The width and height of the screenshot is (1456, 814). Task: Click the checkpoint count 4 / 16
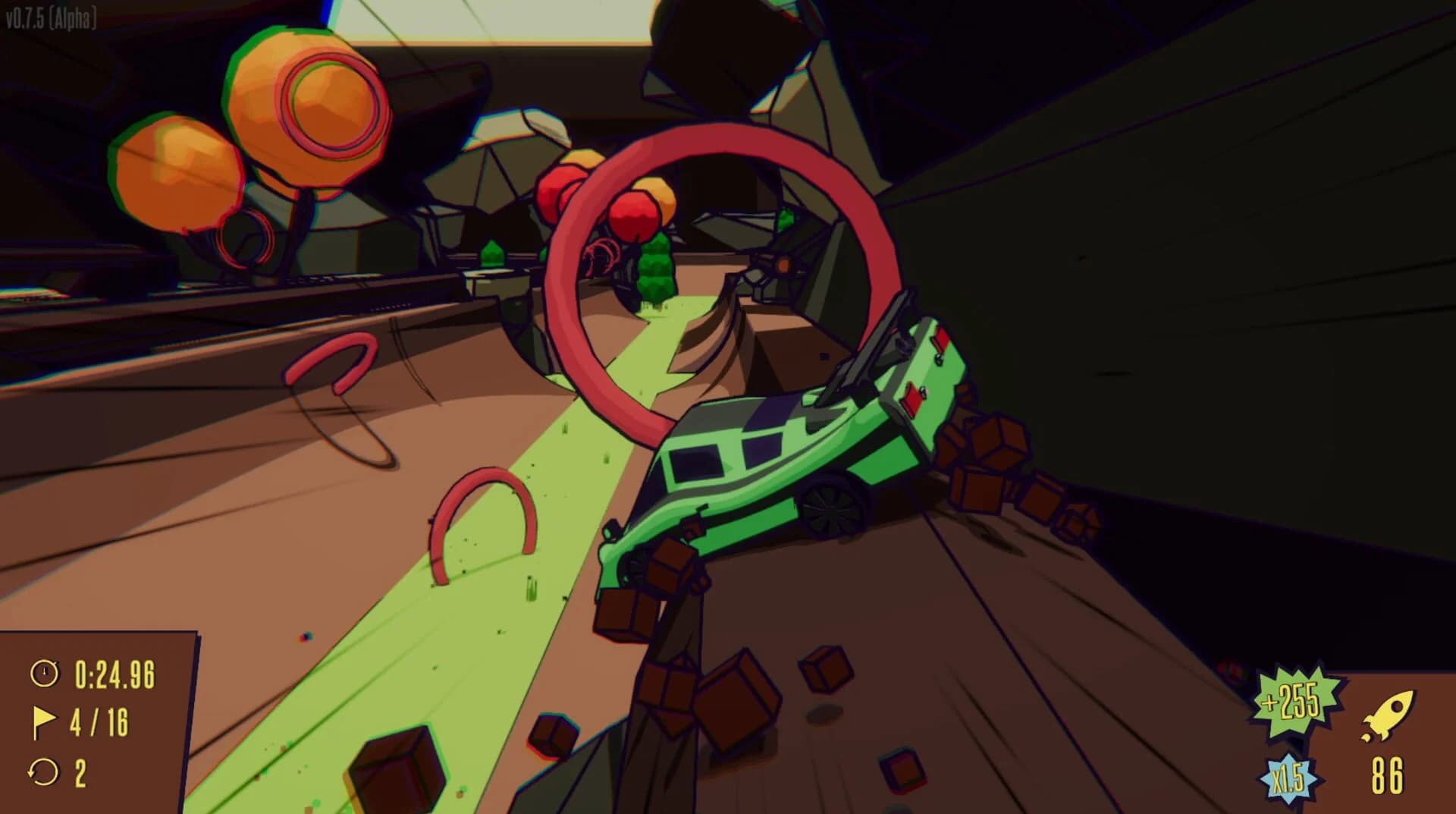coord(99,720)
